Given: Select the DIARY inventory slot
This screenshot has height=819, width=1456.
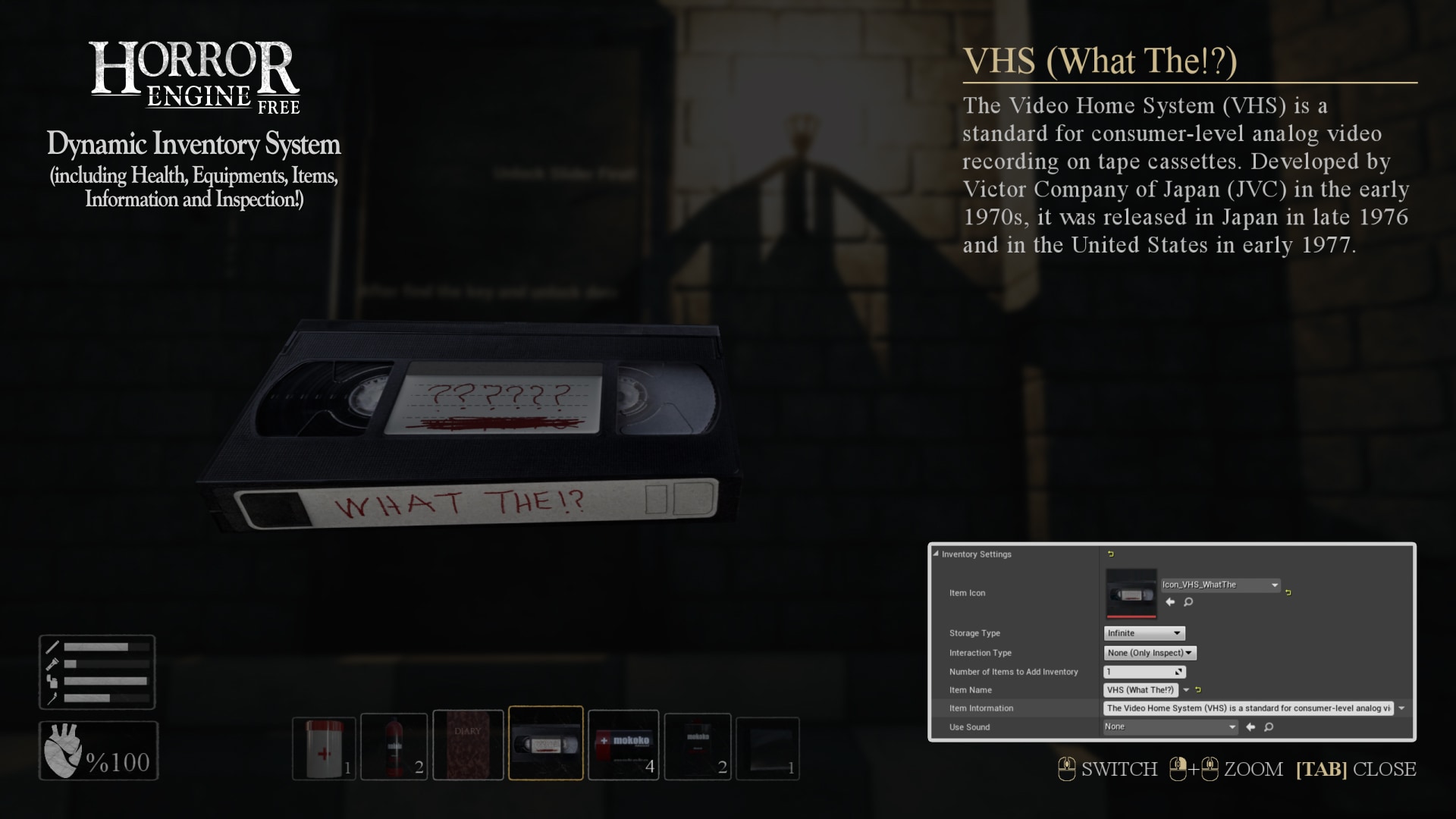Looking at the screenshot, I should 468,745.
